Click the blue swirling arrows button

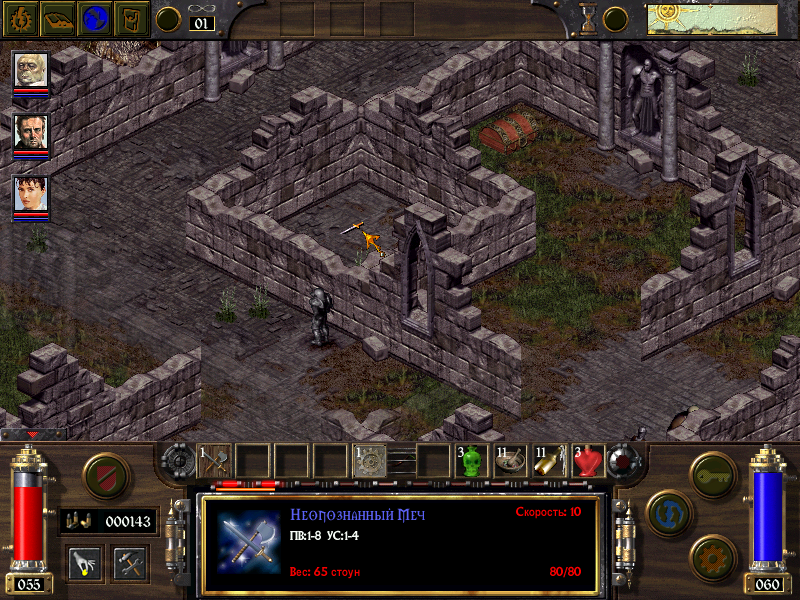pyautogui.click(x=665, y=511)
